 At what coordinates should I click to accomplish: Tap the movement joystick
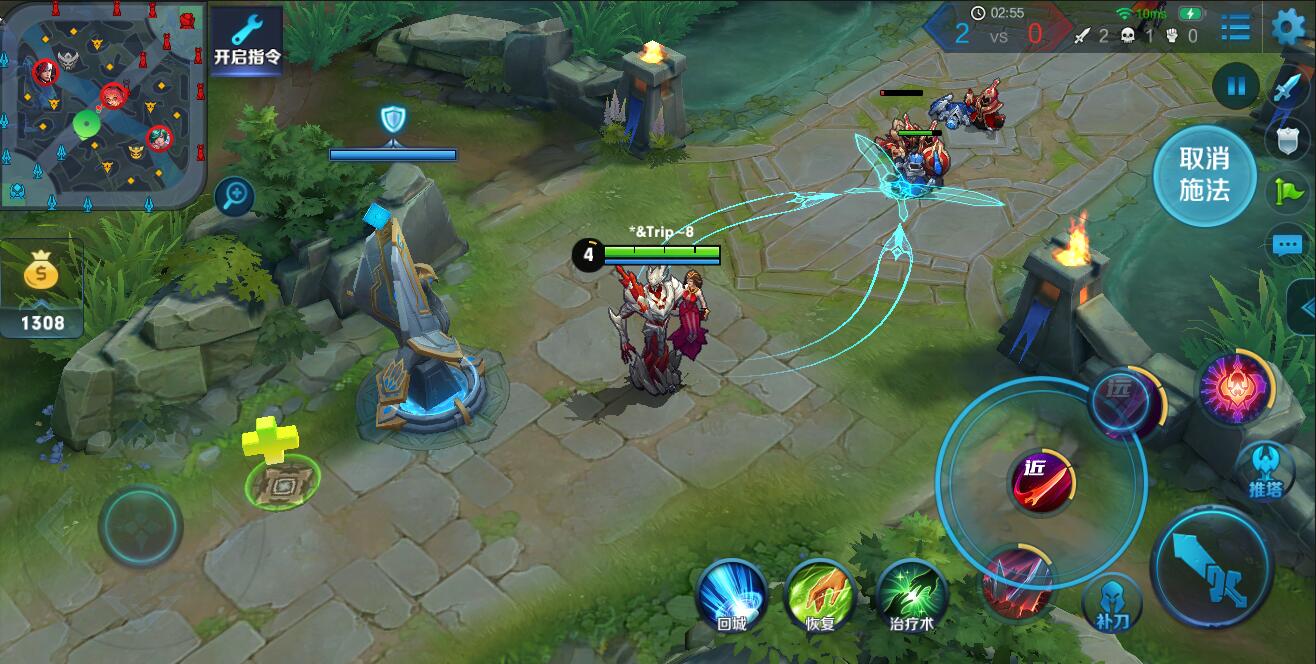point(140,525)
